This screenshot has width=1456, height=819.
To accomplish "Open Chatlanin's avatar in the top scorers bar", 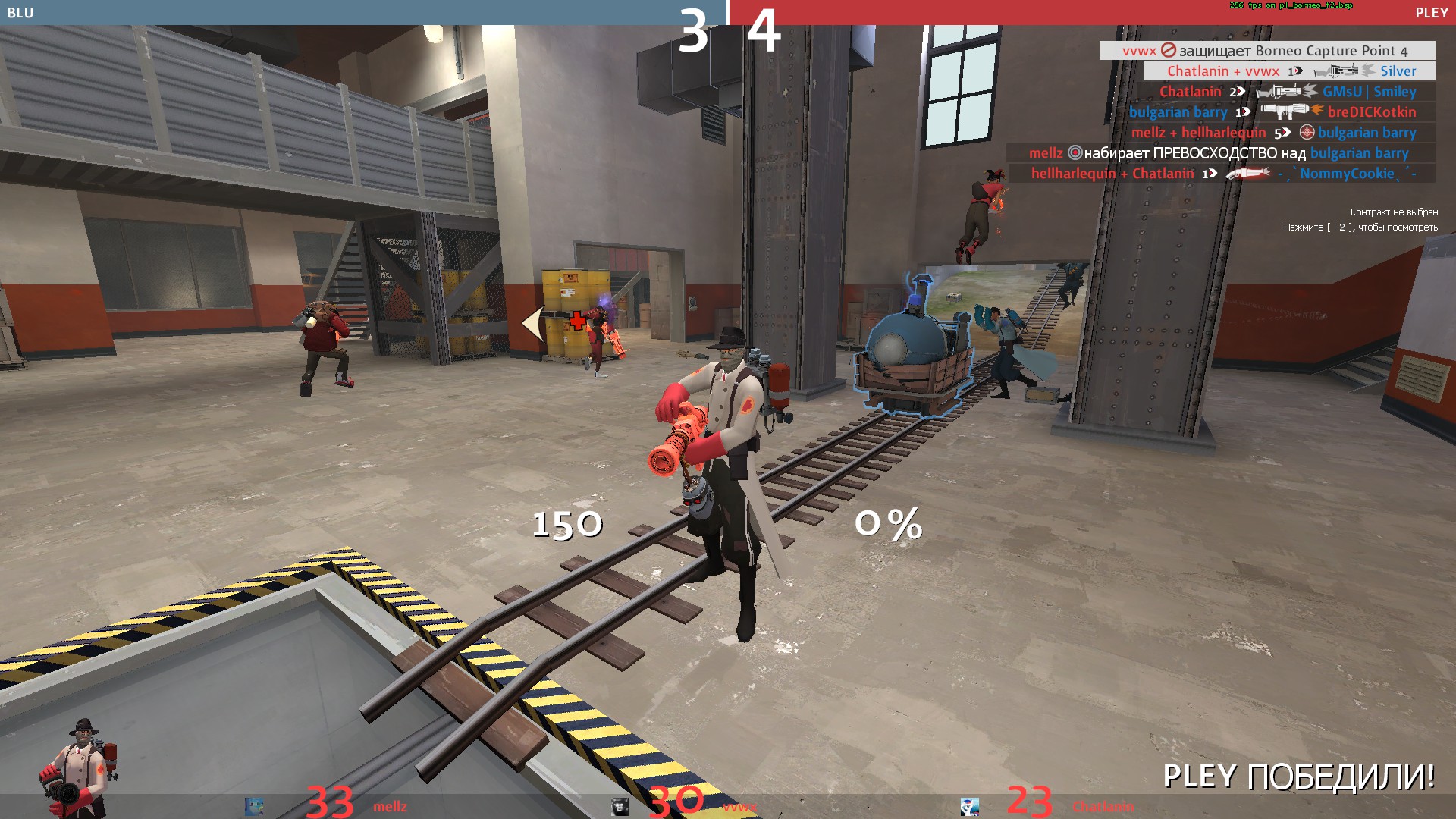I will pyautogui.click(x=969, y=806).
